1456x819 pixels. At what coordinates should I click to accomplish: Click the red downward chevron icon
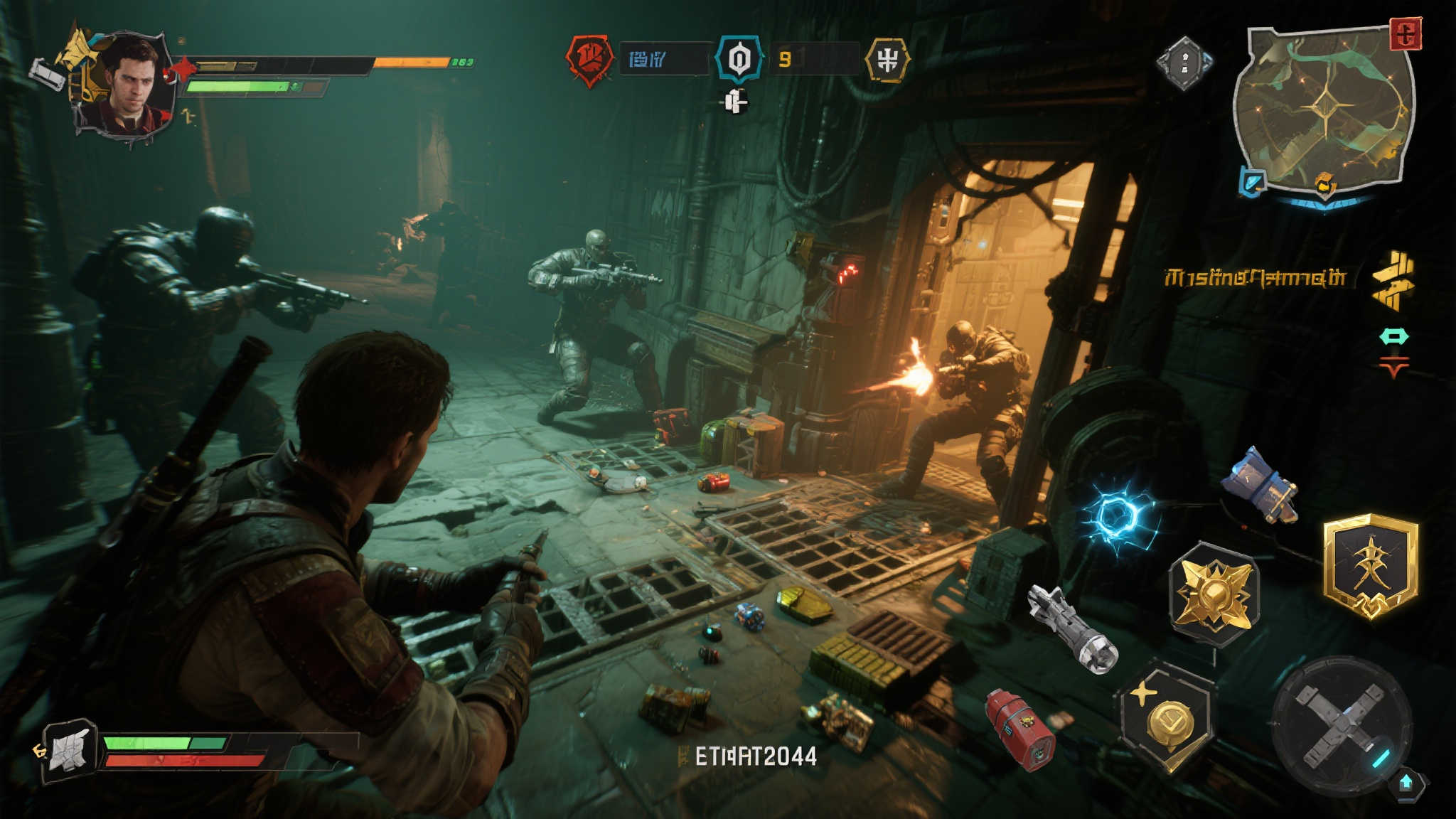(x=1393, y=368)
